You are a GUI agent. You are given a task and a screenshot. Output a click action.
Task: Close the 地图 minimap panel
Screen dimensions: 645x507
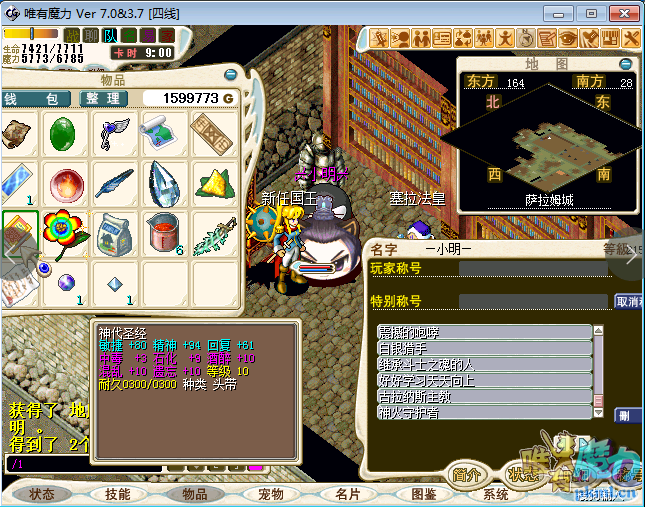coord(626,63)
